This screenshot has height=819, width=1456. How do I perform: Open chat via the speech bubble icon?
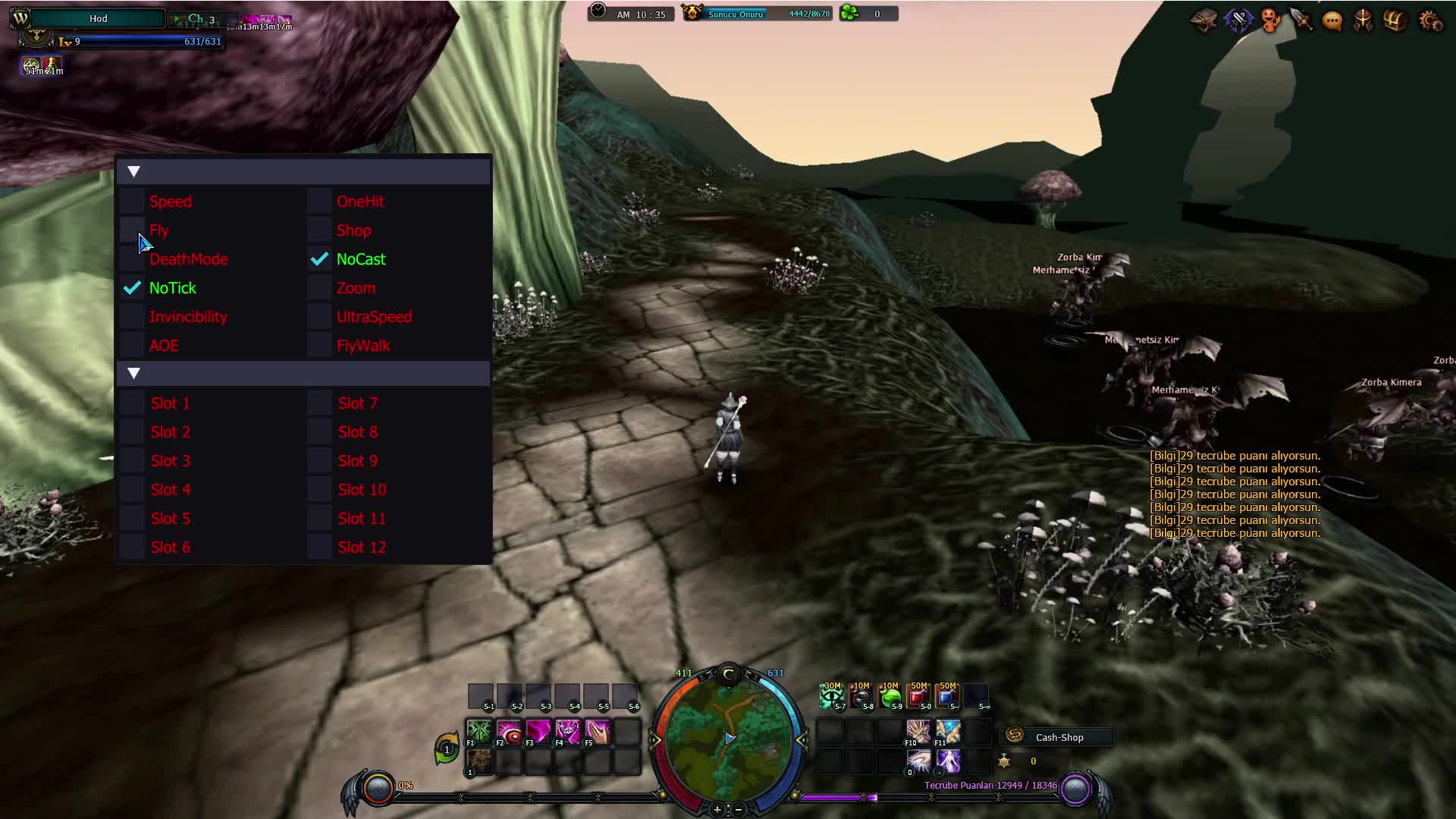click(x=1332, y=20)
